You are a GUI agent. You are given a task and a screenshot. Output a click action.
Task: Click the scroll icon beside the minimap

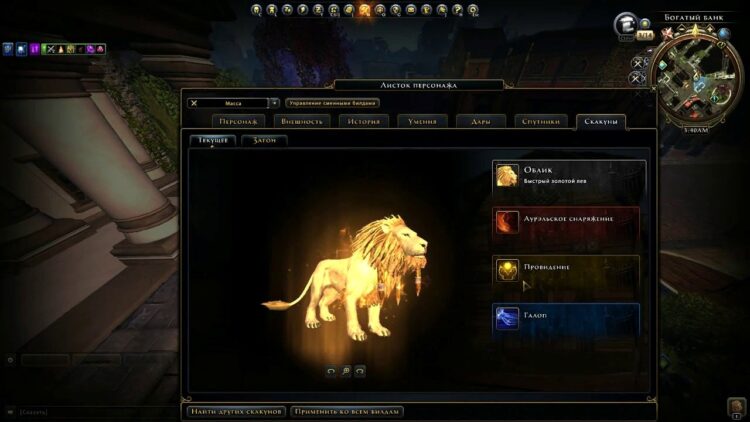[x=628, y=24]
